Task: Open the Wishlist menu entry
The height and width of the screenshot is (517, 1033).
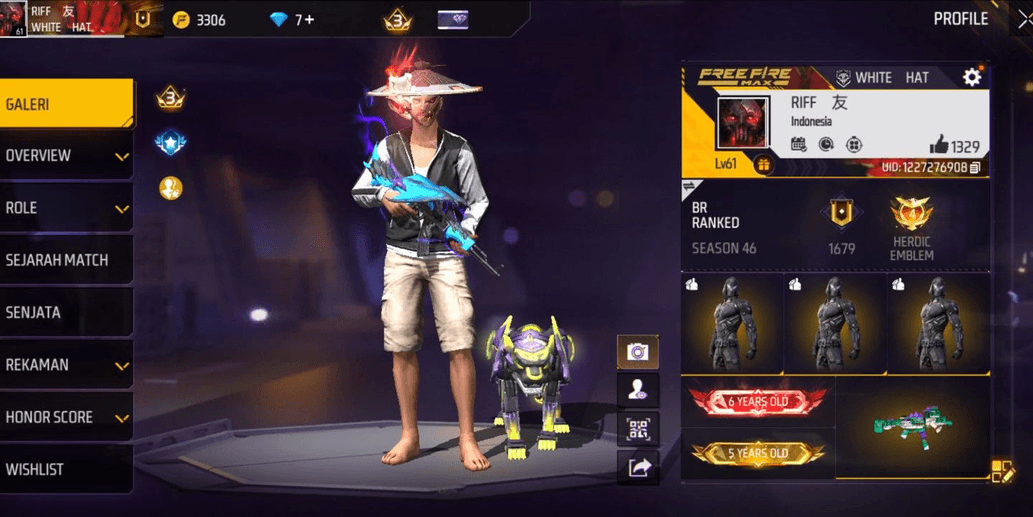Action: 65,469
